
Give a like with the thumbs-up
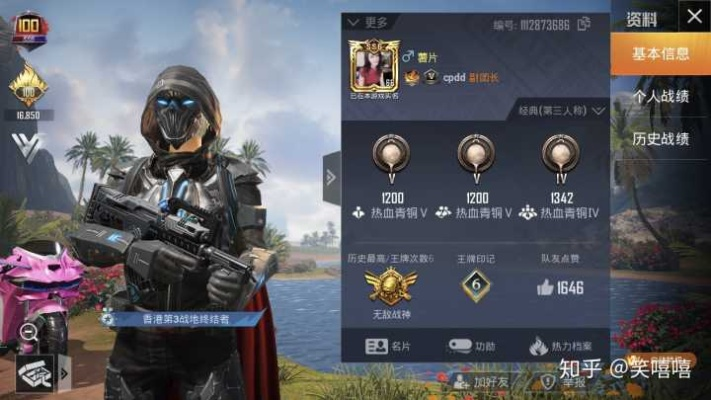coord(544,288)
